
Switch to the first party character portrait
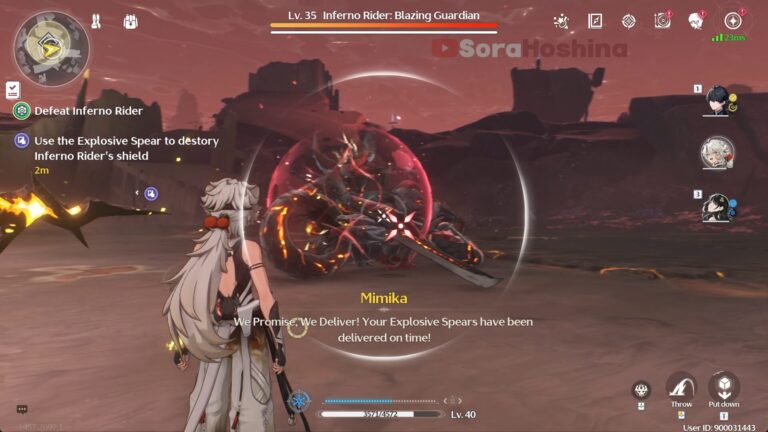click(x=718, y=100)
